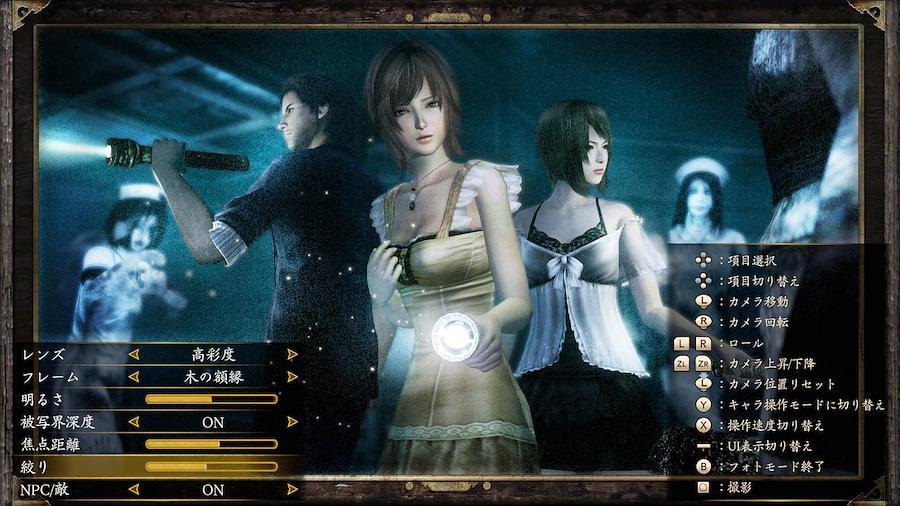900x506 pixels.
Task: Click the left arrow for 被写界深度 (depth of field)
Action: pyautogui.click(x=133, y=422)
